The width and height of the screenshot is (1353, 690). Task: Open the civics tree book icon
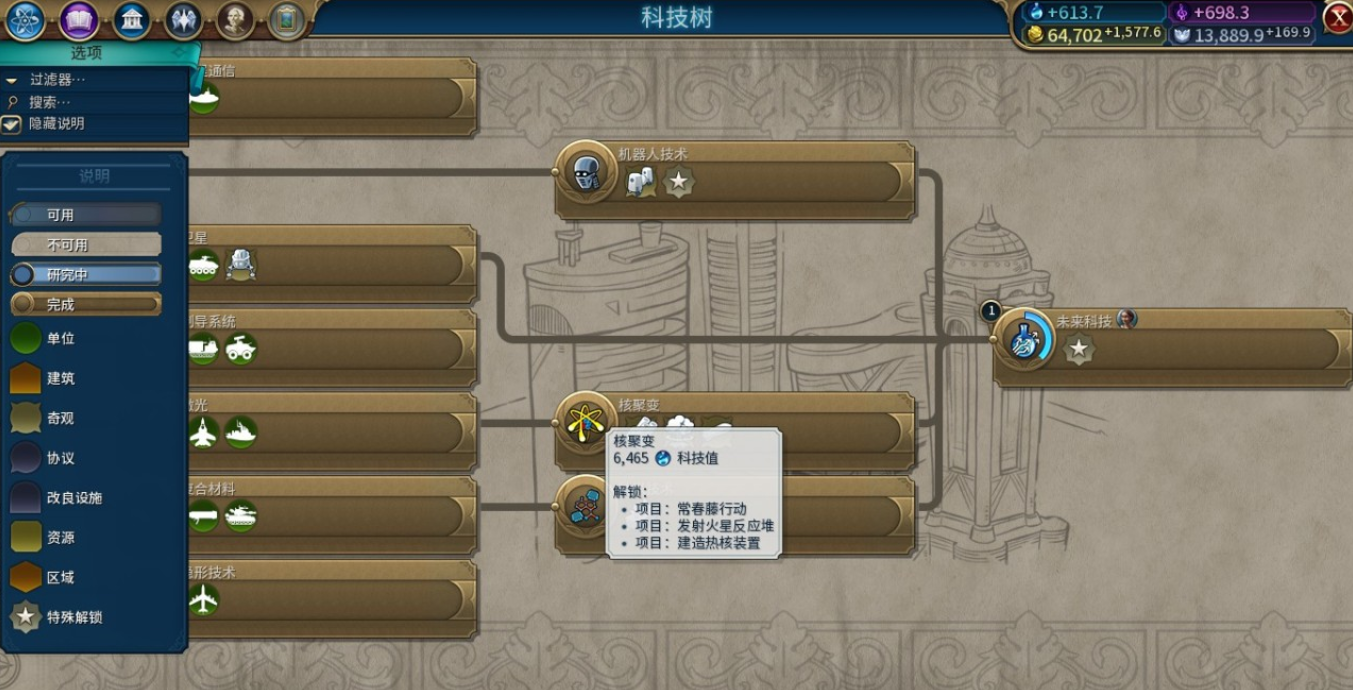79,19
